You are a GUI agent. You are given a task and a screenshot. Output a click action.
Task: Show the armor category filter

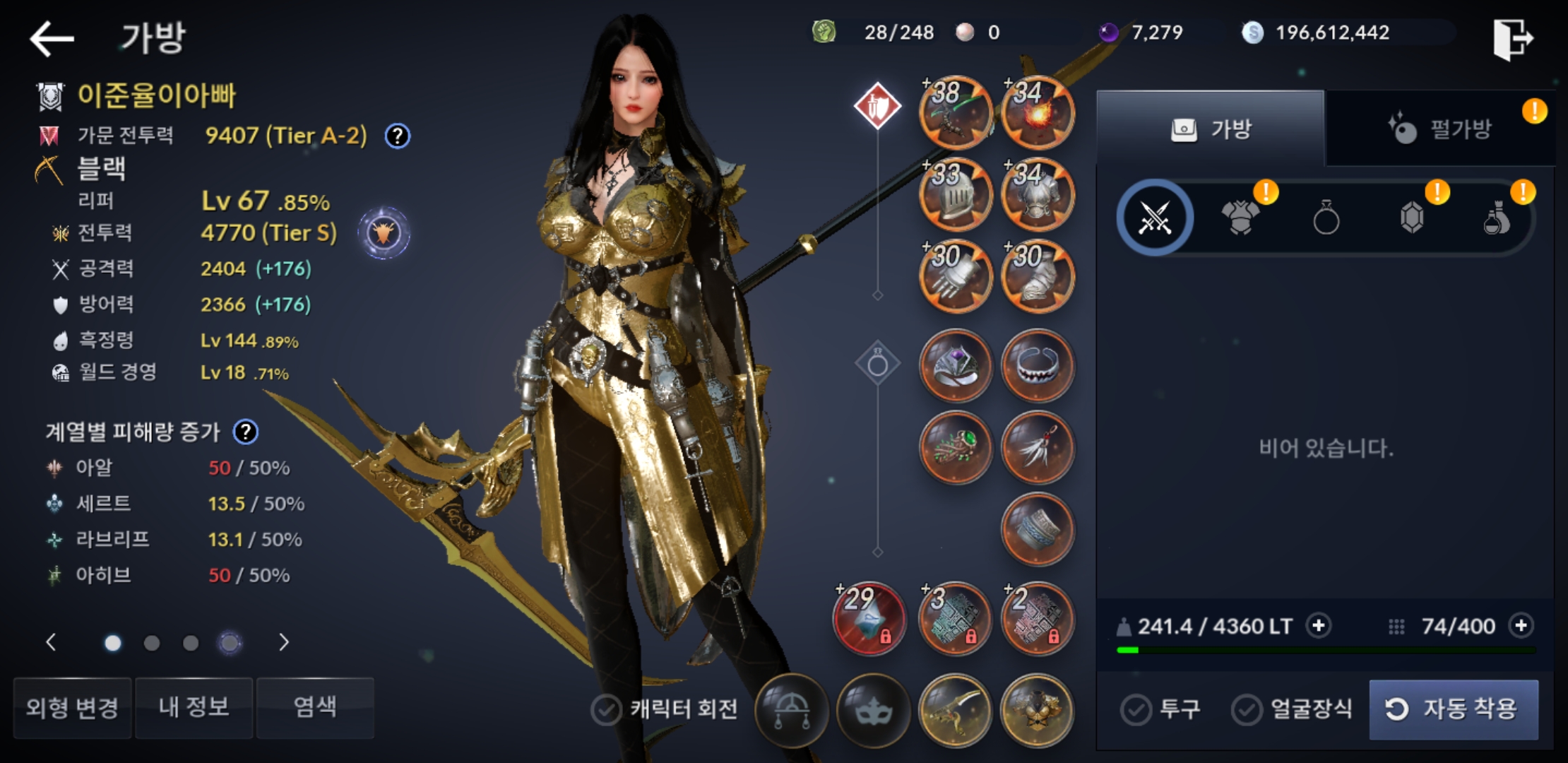pyautogui.click(x=1240, y=218)
